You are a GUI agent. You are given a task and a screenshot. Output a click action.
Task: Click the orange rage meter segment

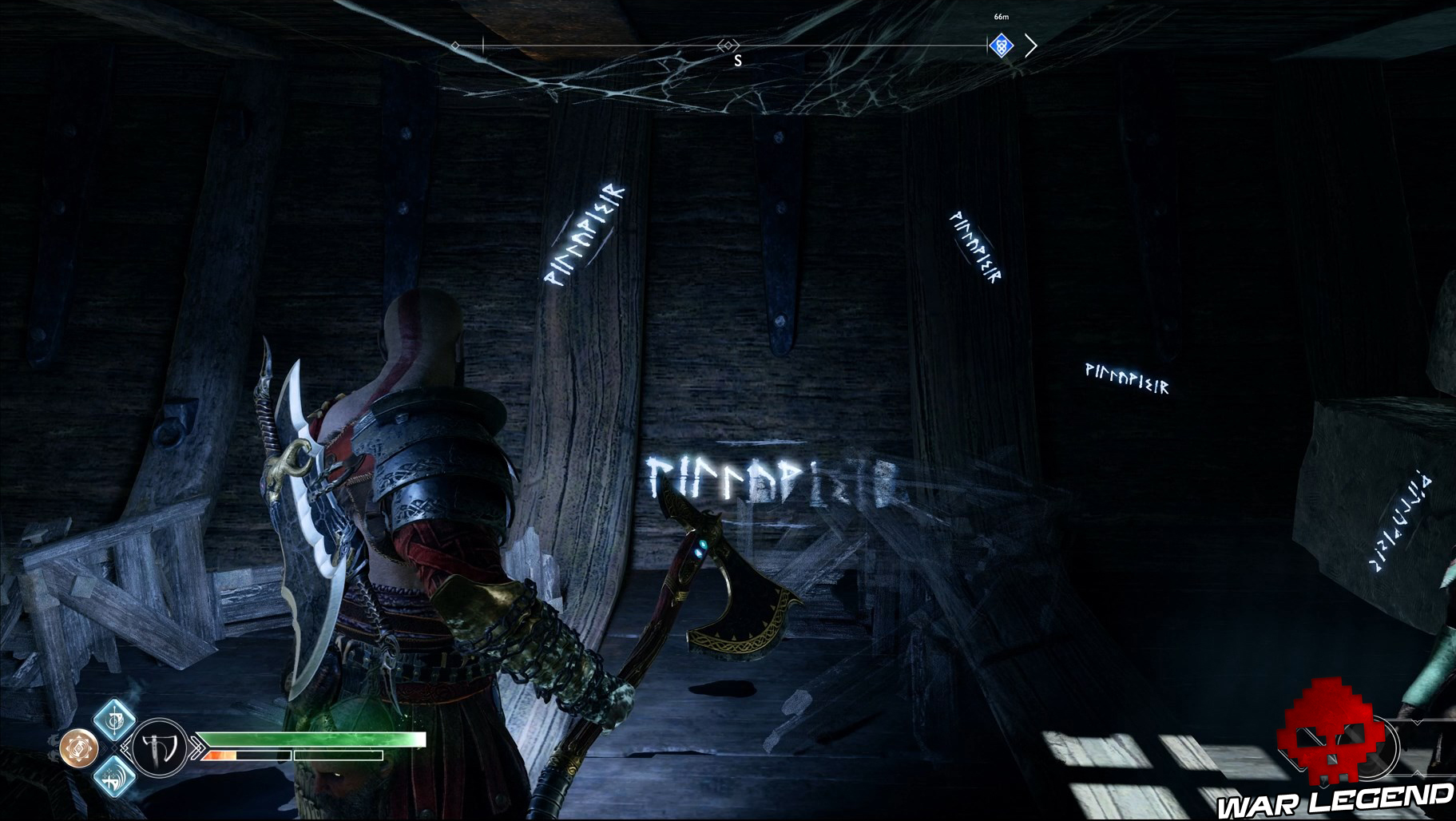pos(220,755)
